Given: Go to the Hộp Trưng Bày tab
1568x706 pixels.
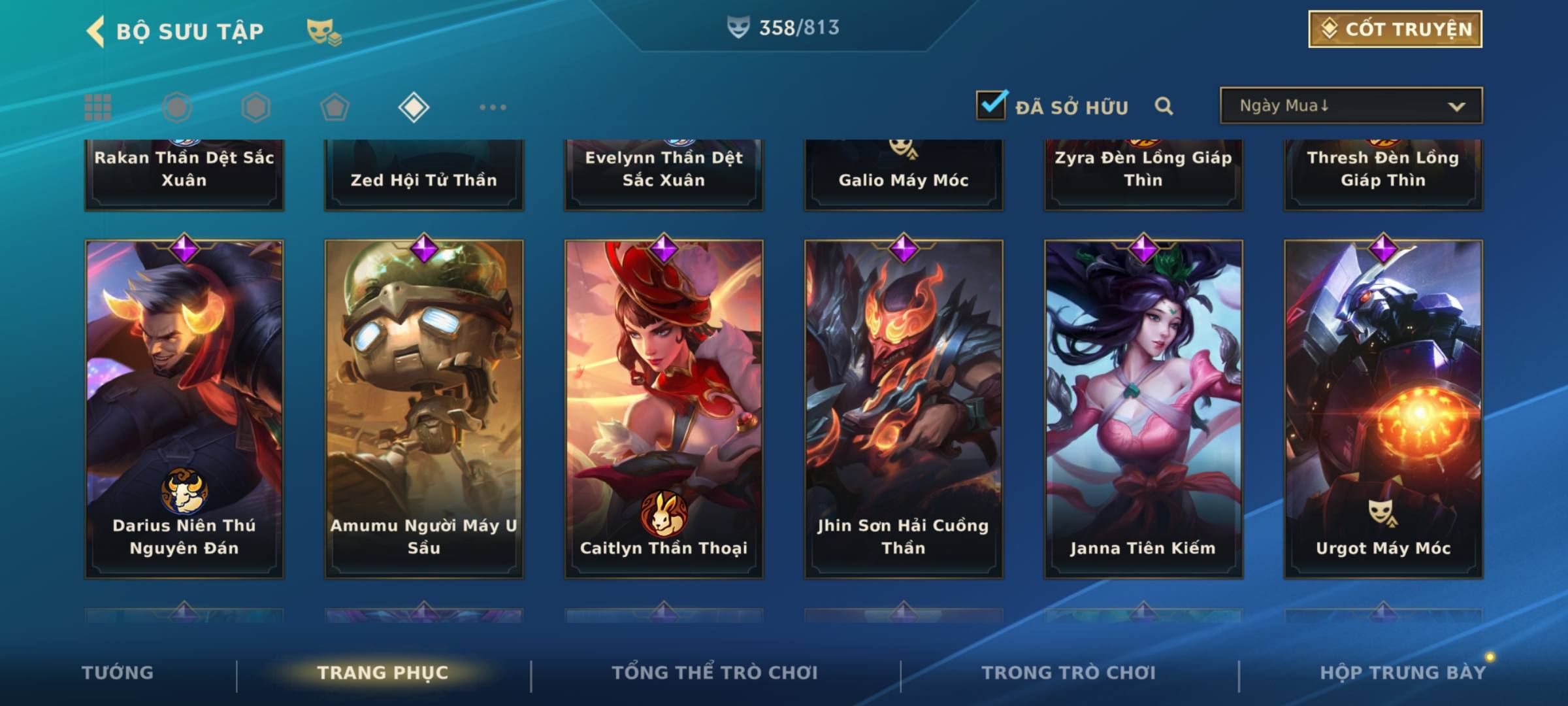Looking at the screenshot, I should 1403,673.
